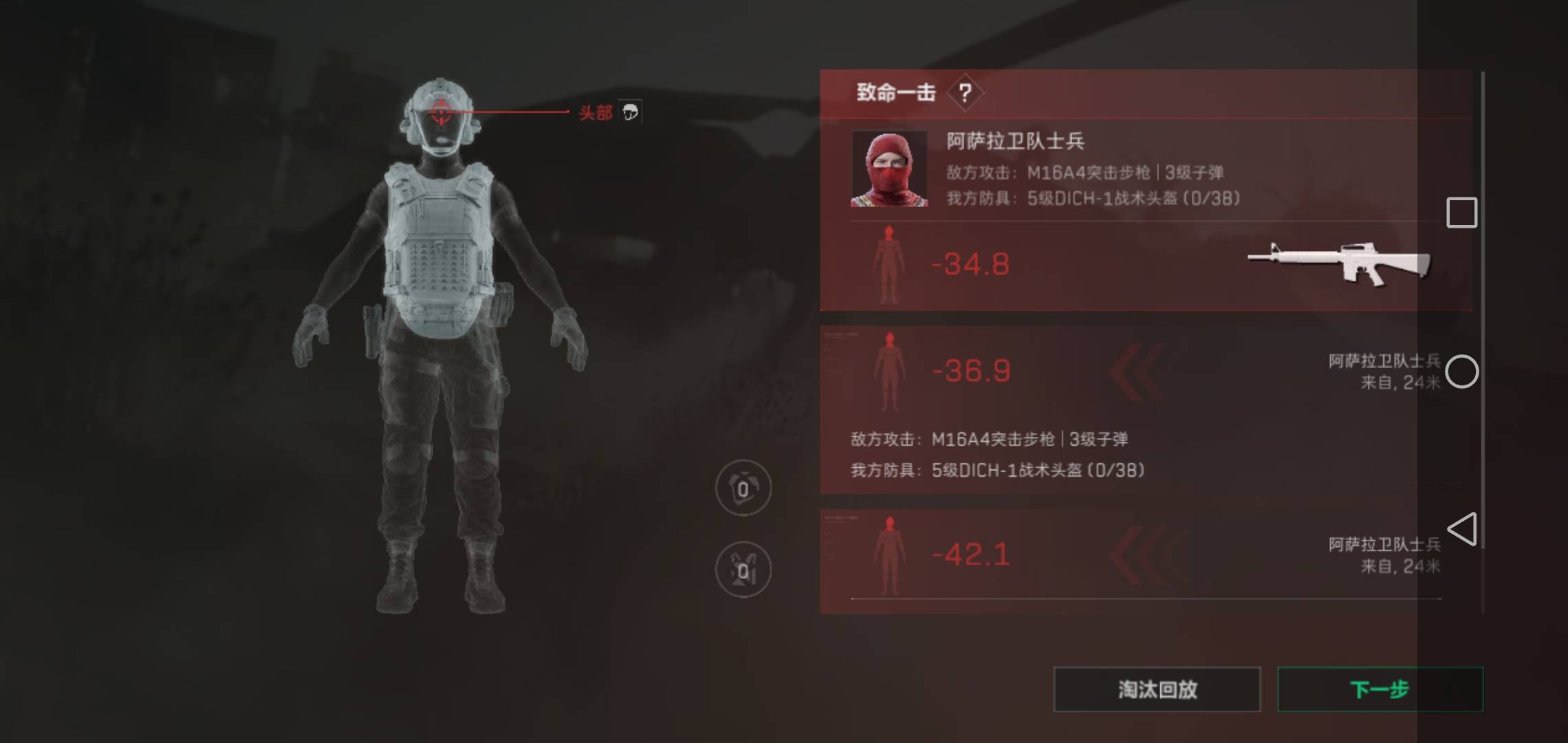Tap the Android square recent-apps button
1568x743 pixels.
[x=1461, y=213]
